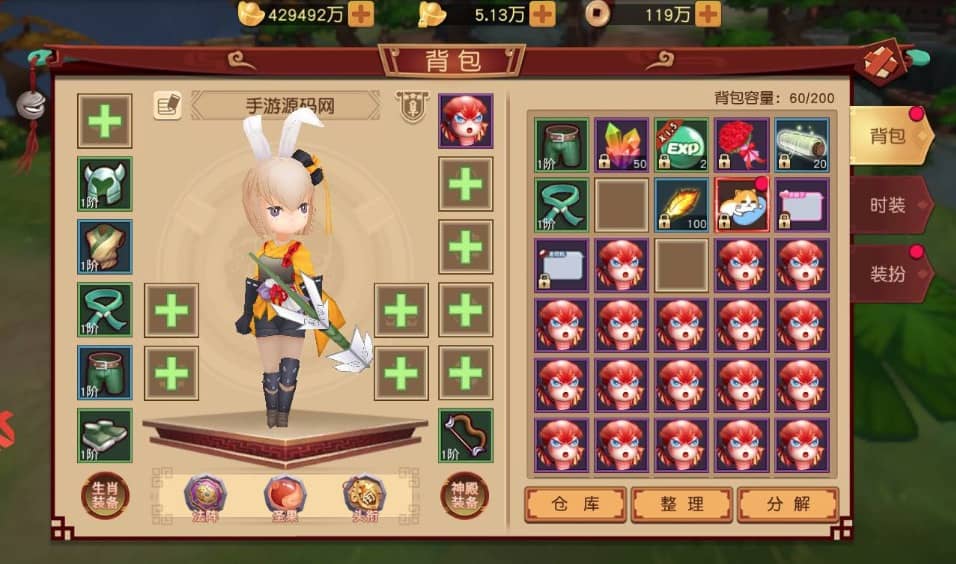
Task: Select the red rose bouquet item
Action: (742, 145)
